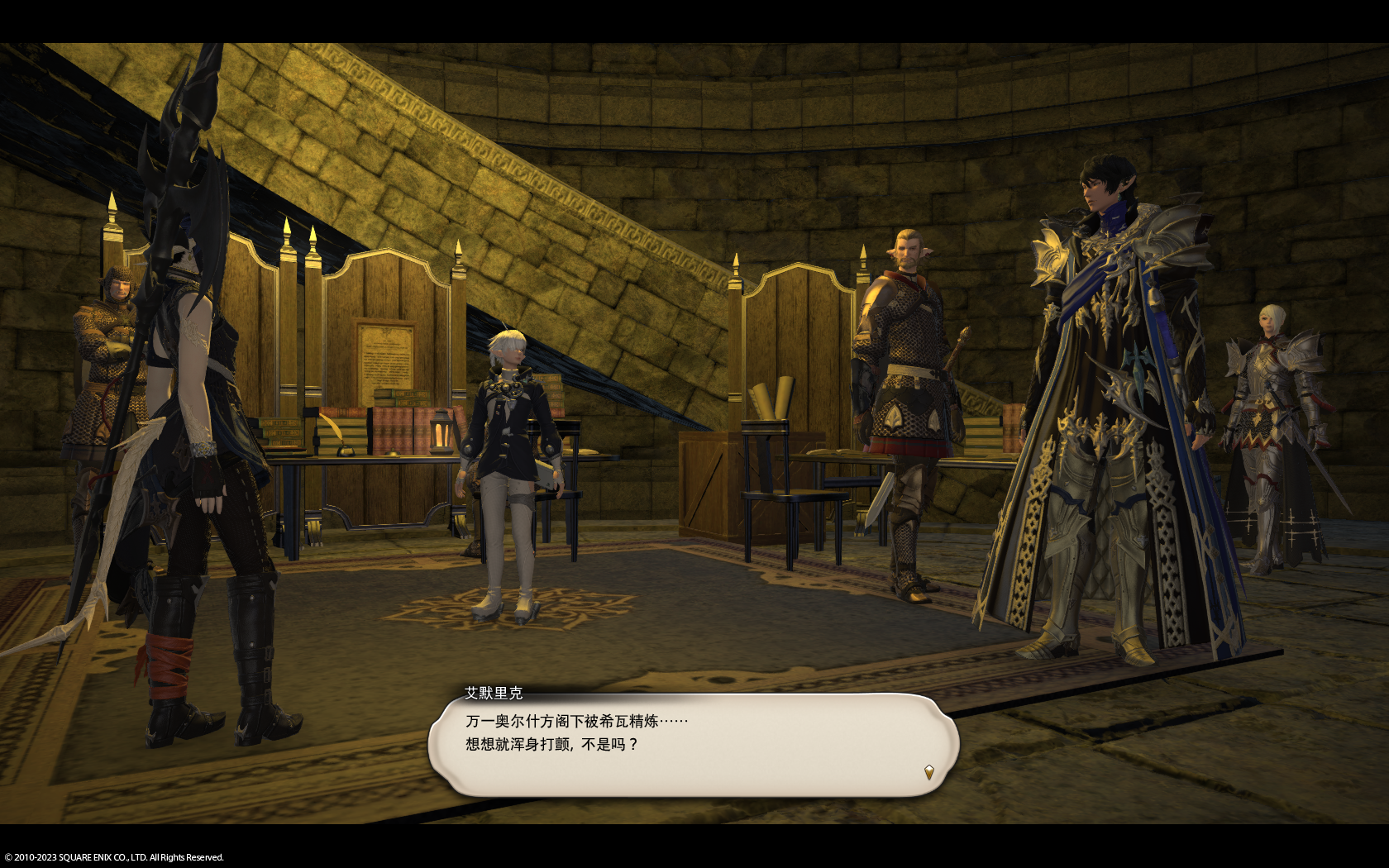This screenshot has height=868, width=1389.
Task: Advance Aymeric's dialogue by clicking the speech box
Action: [693, 746]
